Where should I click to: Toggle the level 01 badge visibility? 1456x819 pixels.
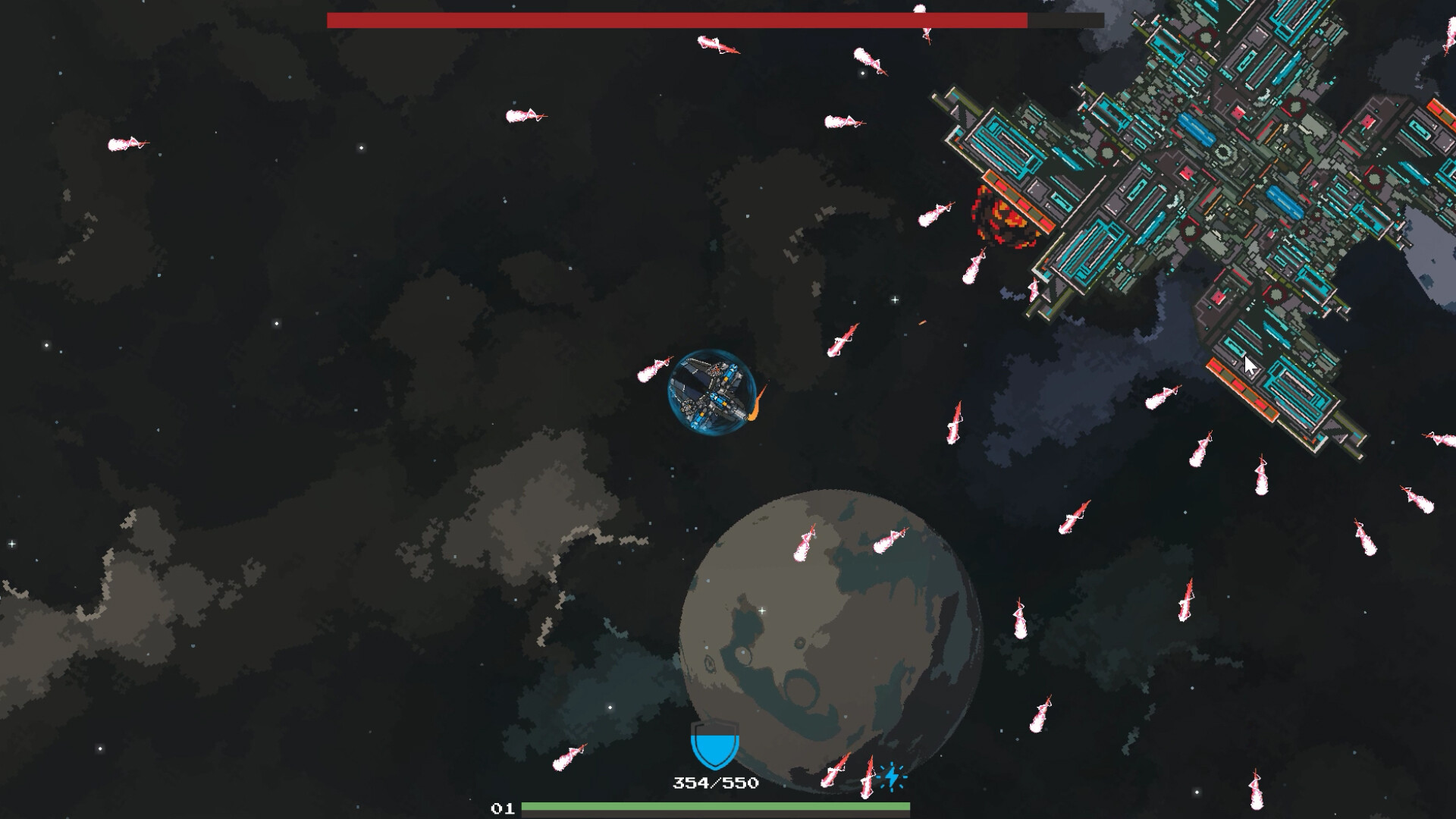tap(502, 809)
